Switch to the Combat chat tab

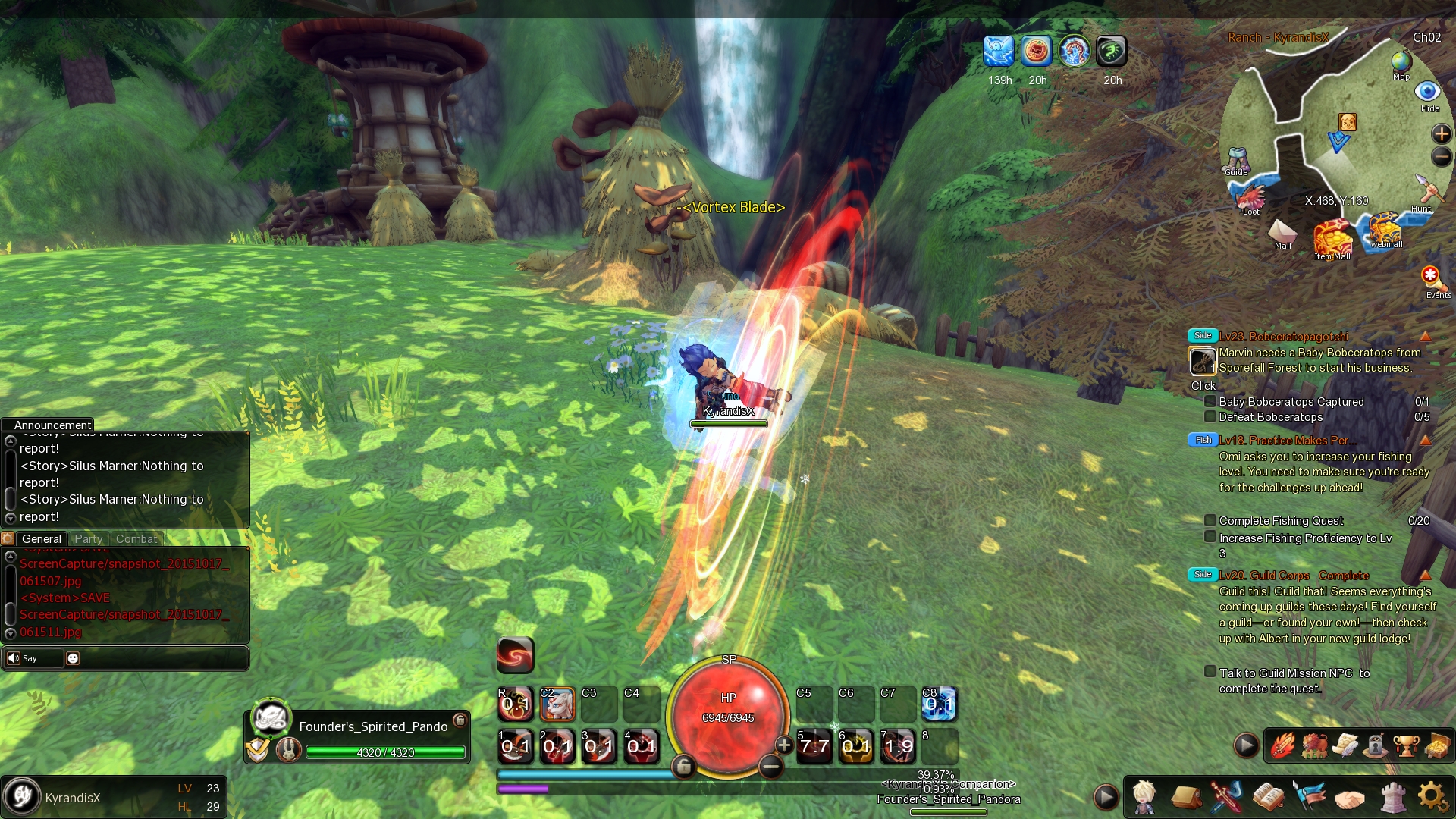[x=136, y=539]
